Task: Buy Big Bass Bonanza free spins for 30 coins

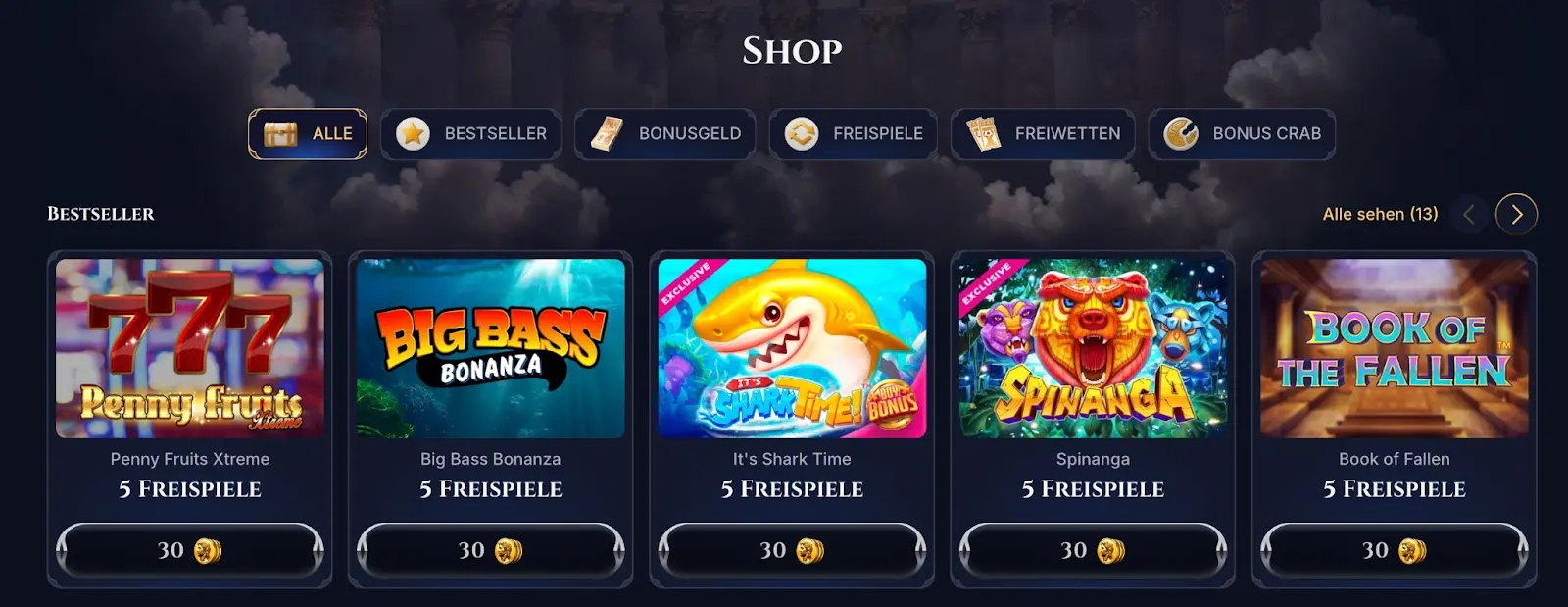Action: coord(491,550)
